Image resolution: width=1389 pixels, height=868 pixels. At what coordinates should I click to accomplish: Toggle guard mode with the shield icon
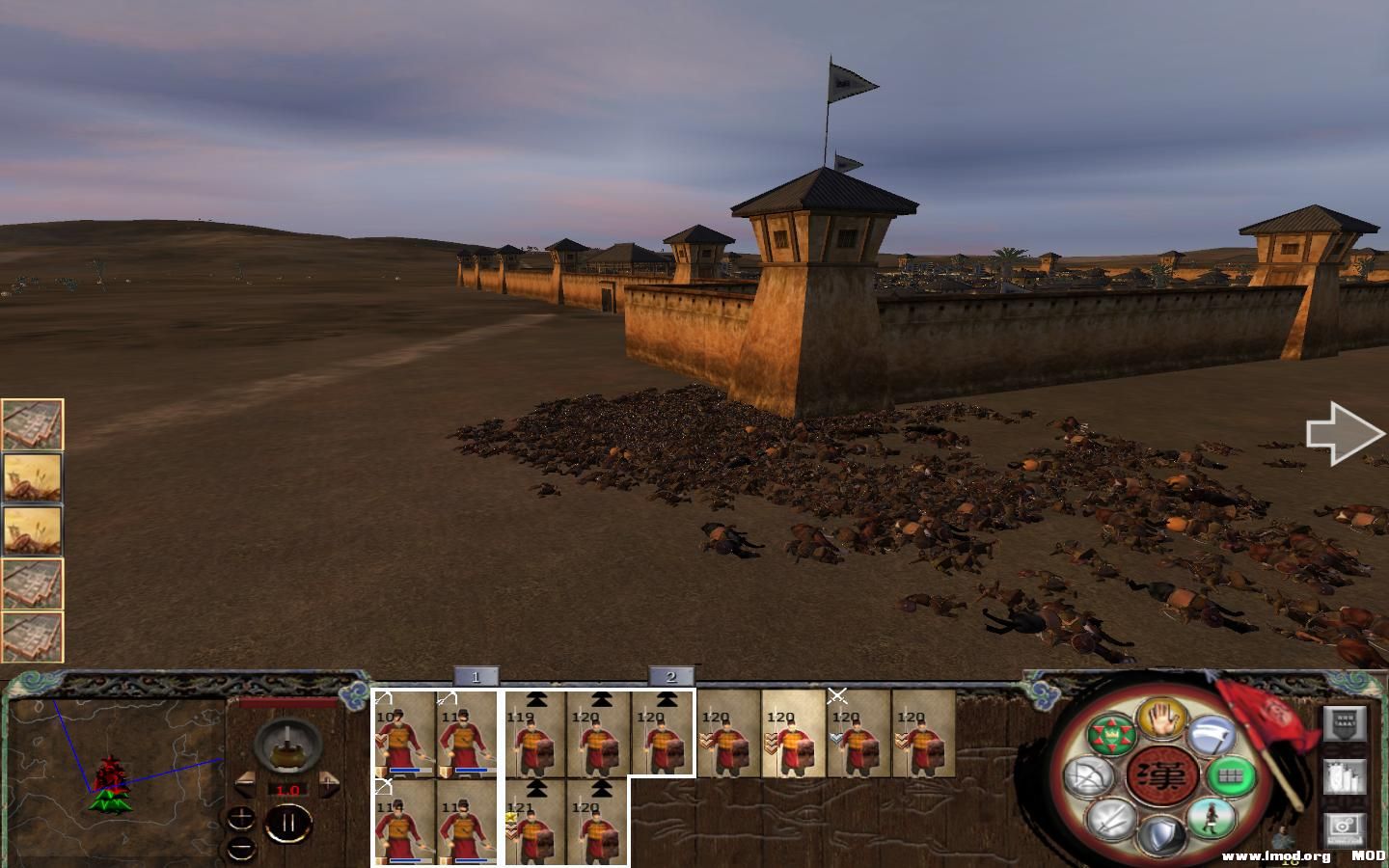click(1159, 832)
